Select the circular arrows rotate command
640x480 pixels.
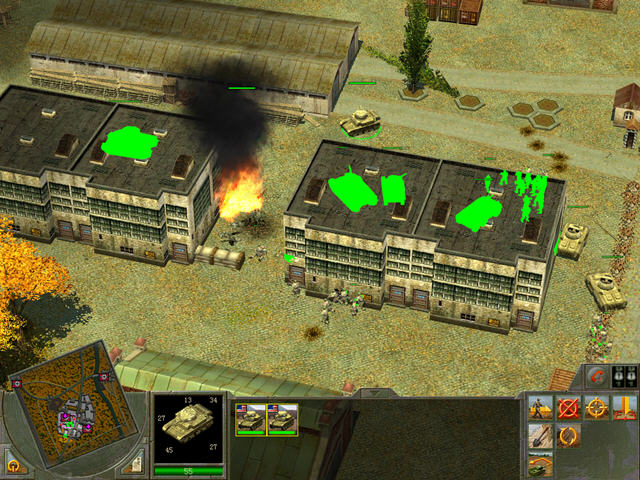click(x=569, y=436)
